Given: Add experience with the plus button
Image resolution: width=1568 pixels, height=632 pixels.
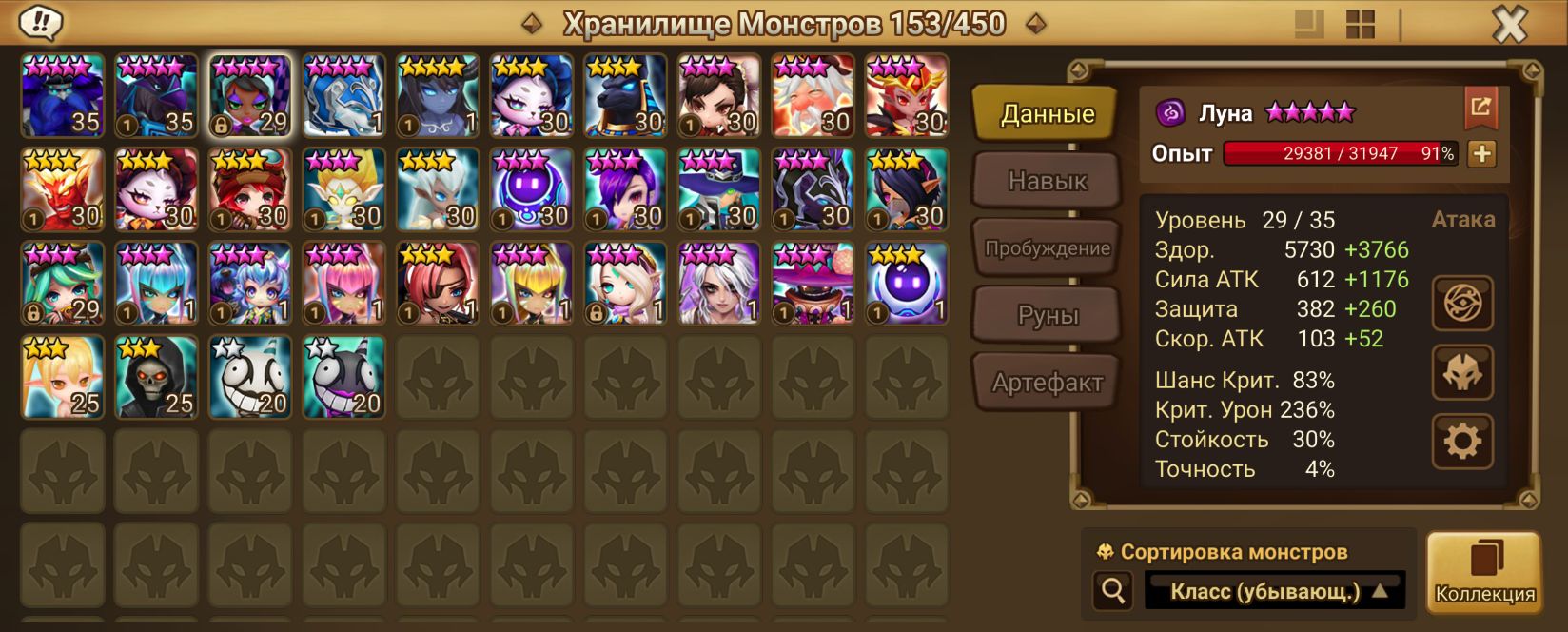Looking at the screenshot, I should pos(1481,153).
